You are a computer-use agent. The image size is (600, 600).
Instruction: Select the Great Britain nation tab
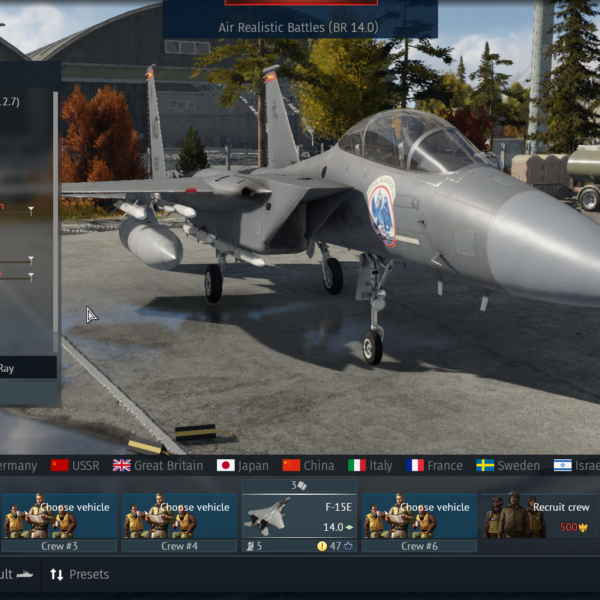click(x=157, y=465)
